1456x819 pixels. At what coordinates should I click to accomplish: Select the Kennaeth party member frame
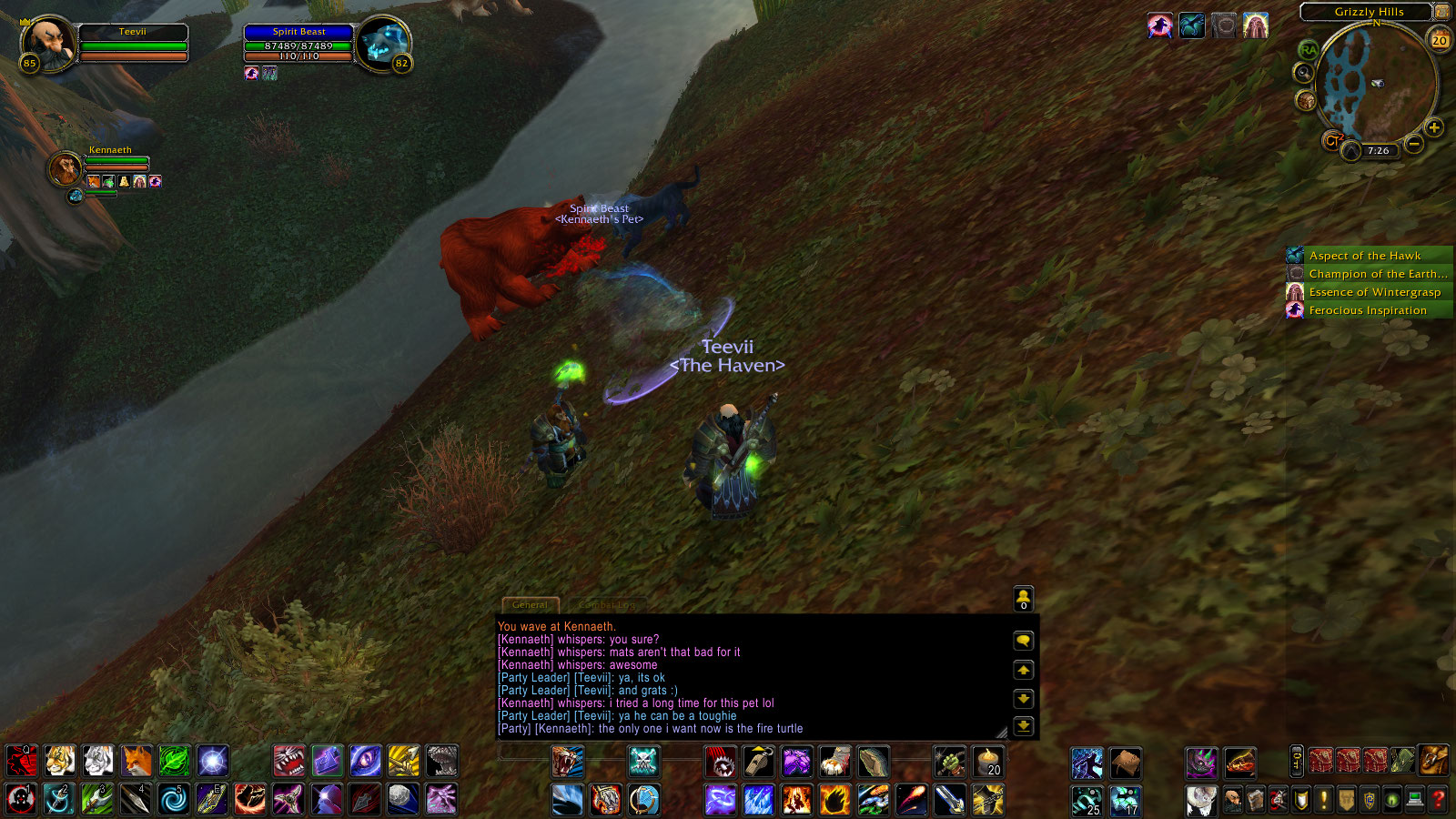pos(66,168)
